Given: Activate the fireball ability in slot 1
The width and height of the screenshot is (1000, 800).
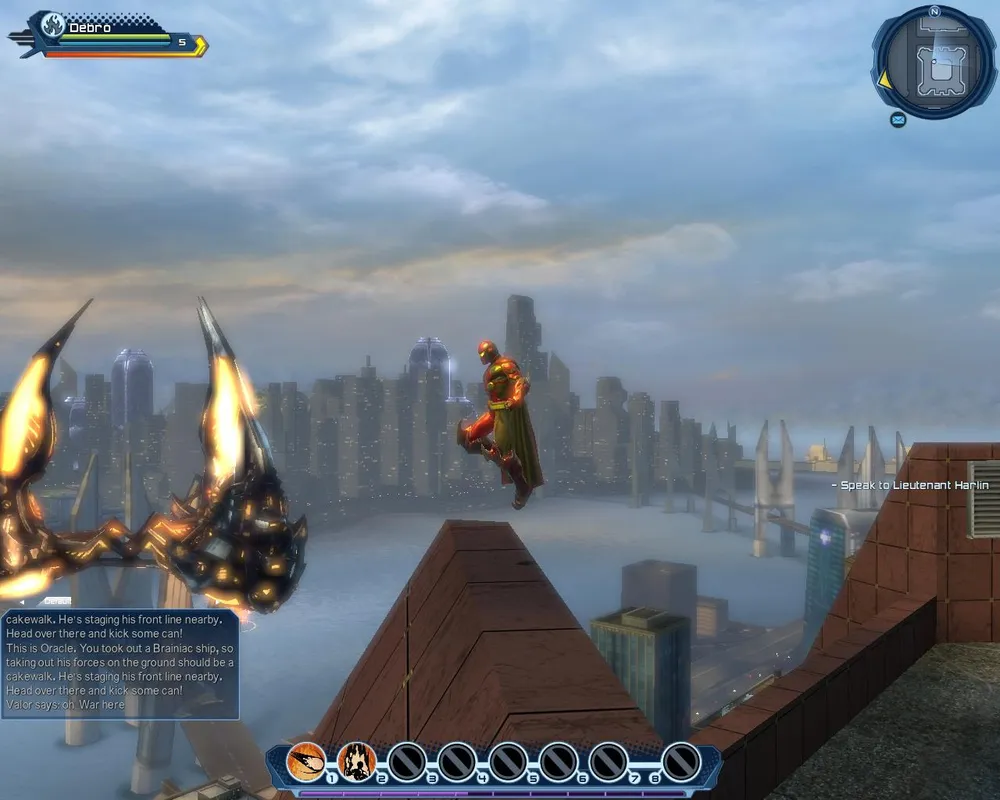Looking at the screenshot, I should [x=306, y=762].
